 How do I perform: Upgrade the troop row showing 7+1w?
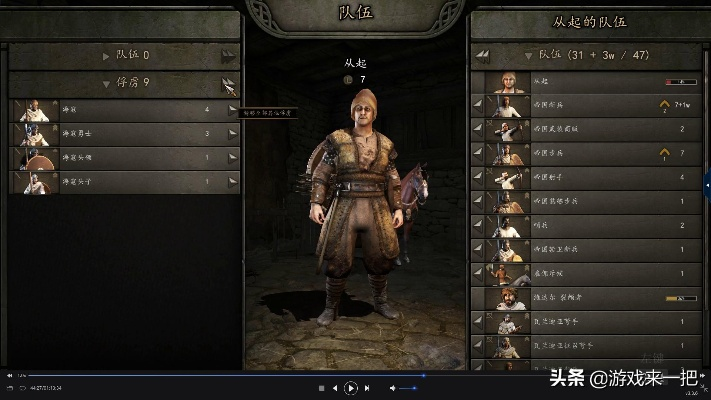(662, 104)
